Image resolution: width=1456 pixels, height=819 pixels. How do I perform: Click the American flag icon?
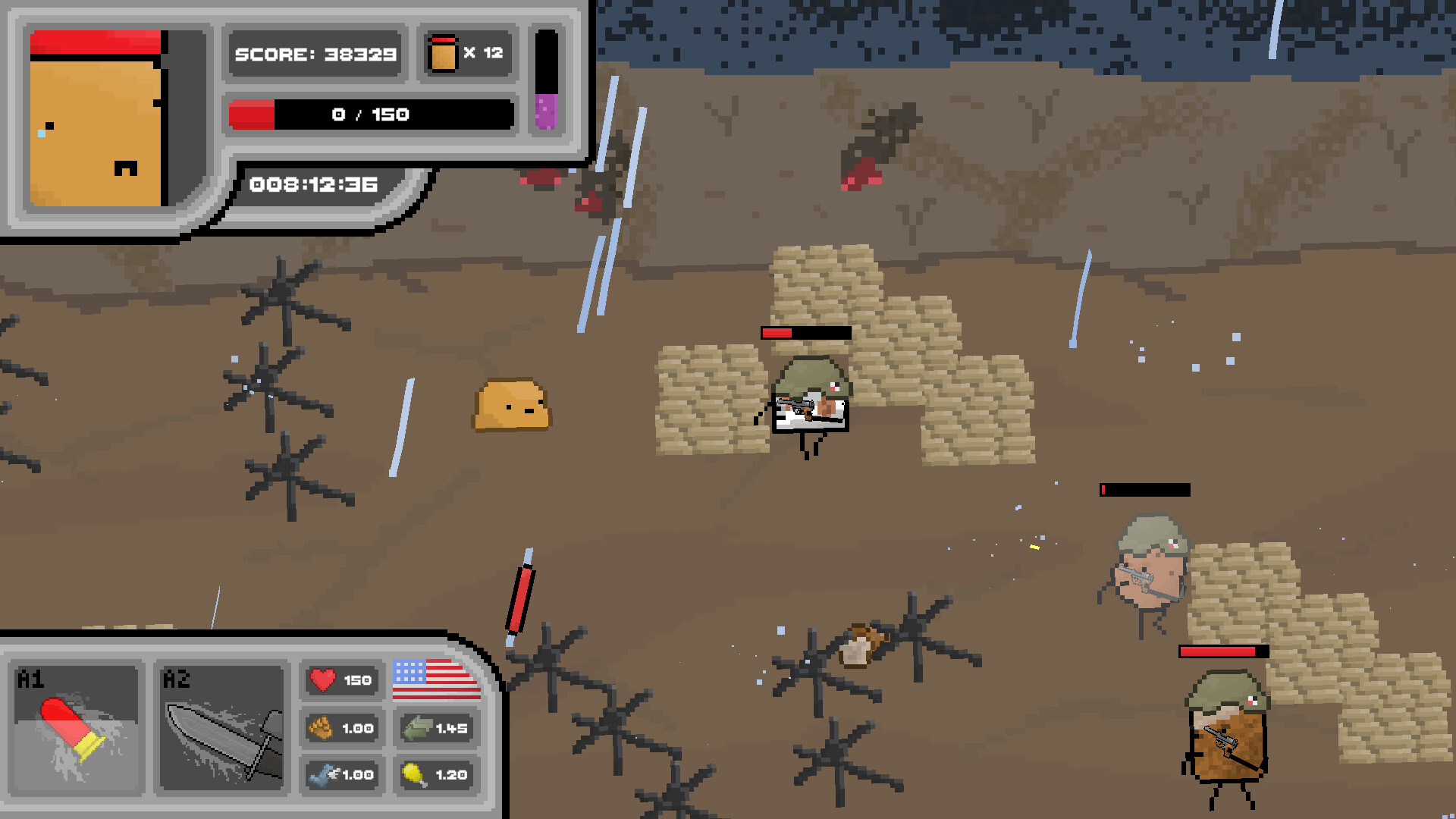coord(436,679)
